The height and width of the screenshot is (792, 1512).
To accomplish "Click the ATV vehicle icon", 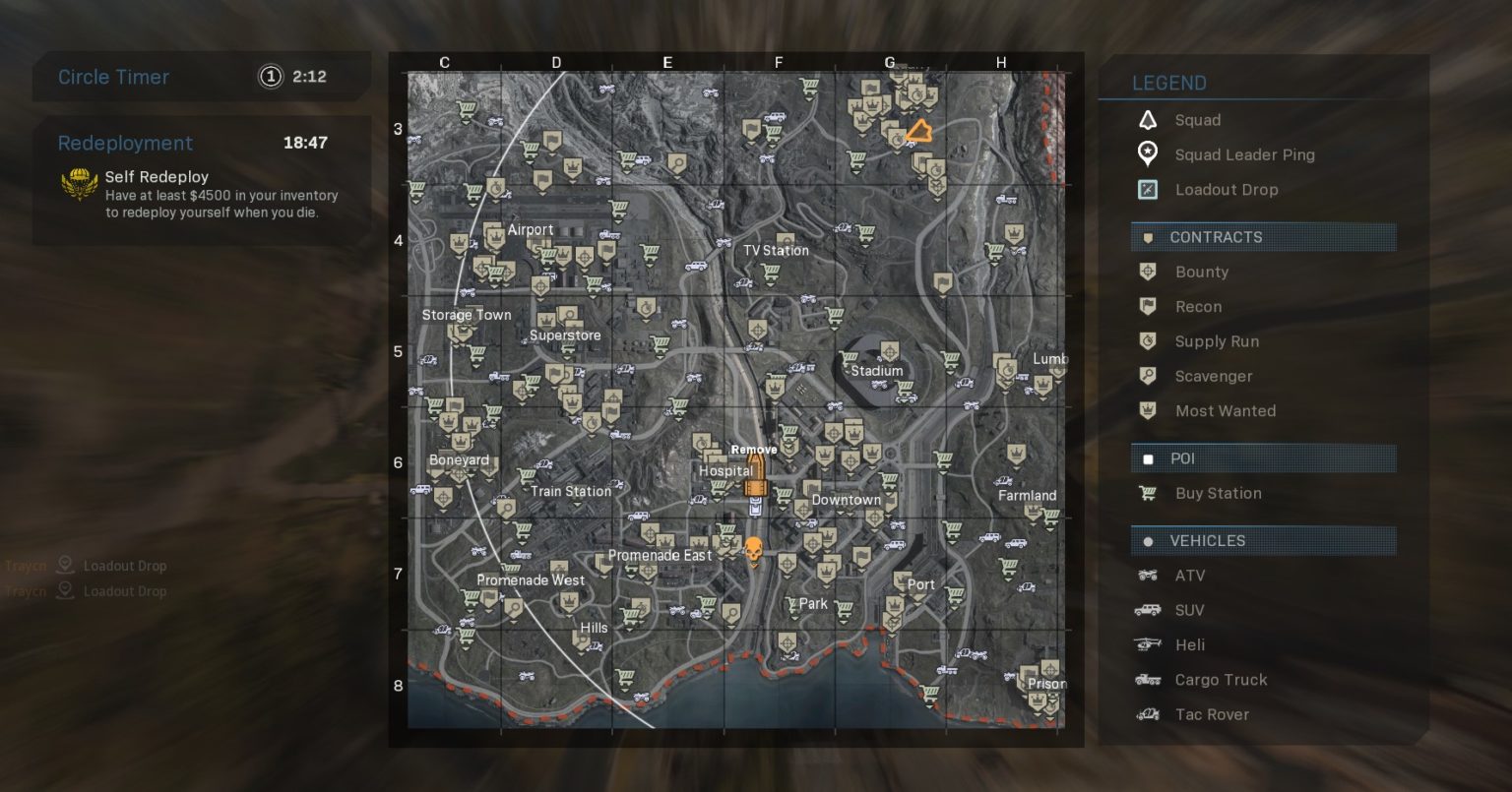I will 1147,576.
